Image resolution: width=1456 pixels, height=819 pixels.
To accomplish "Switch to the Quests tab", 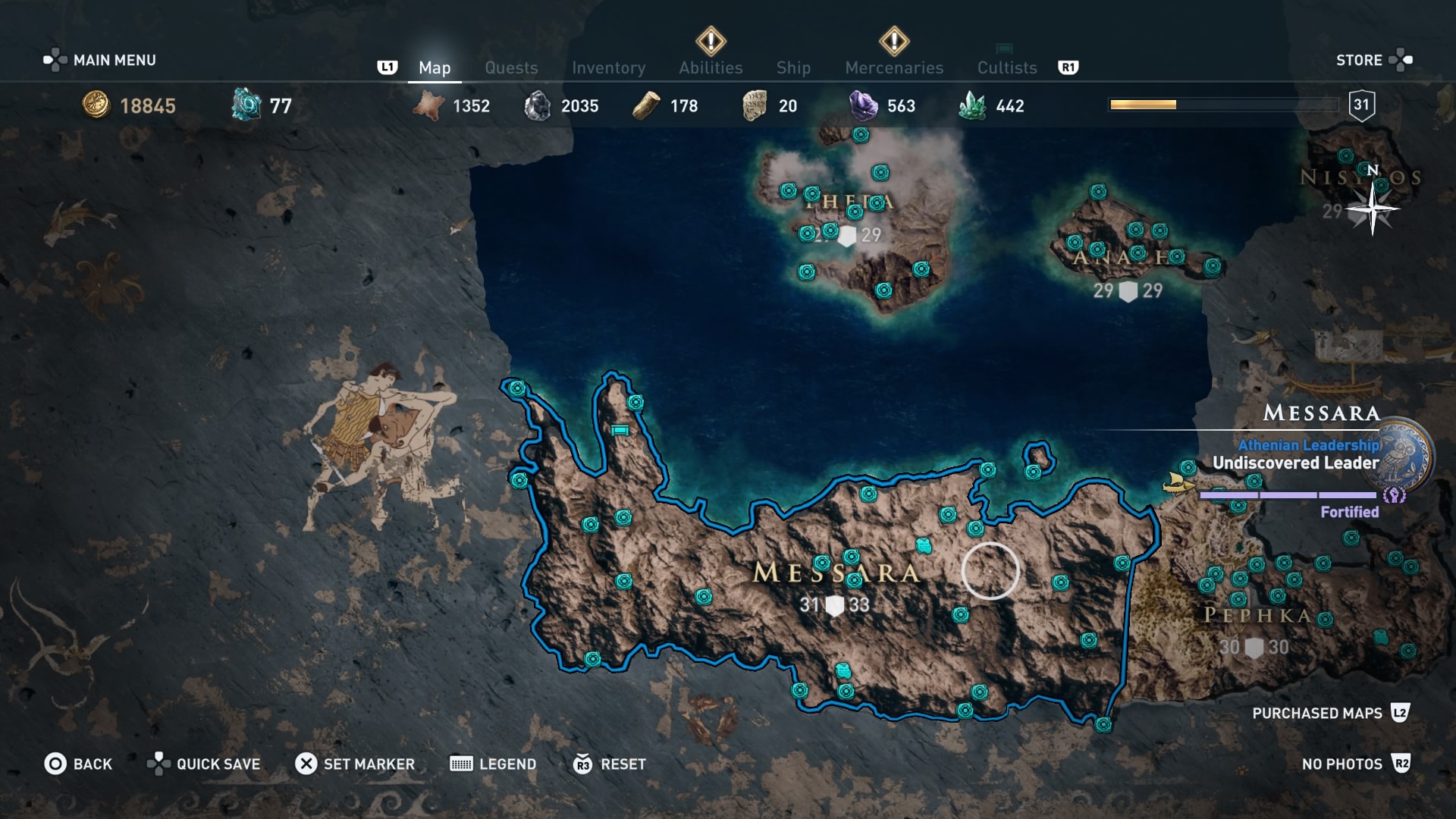I will (x=511, y=67).
